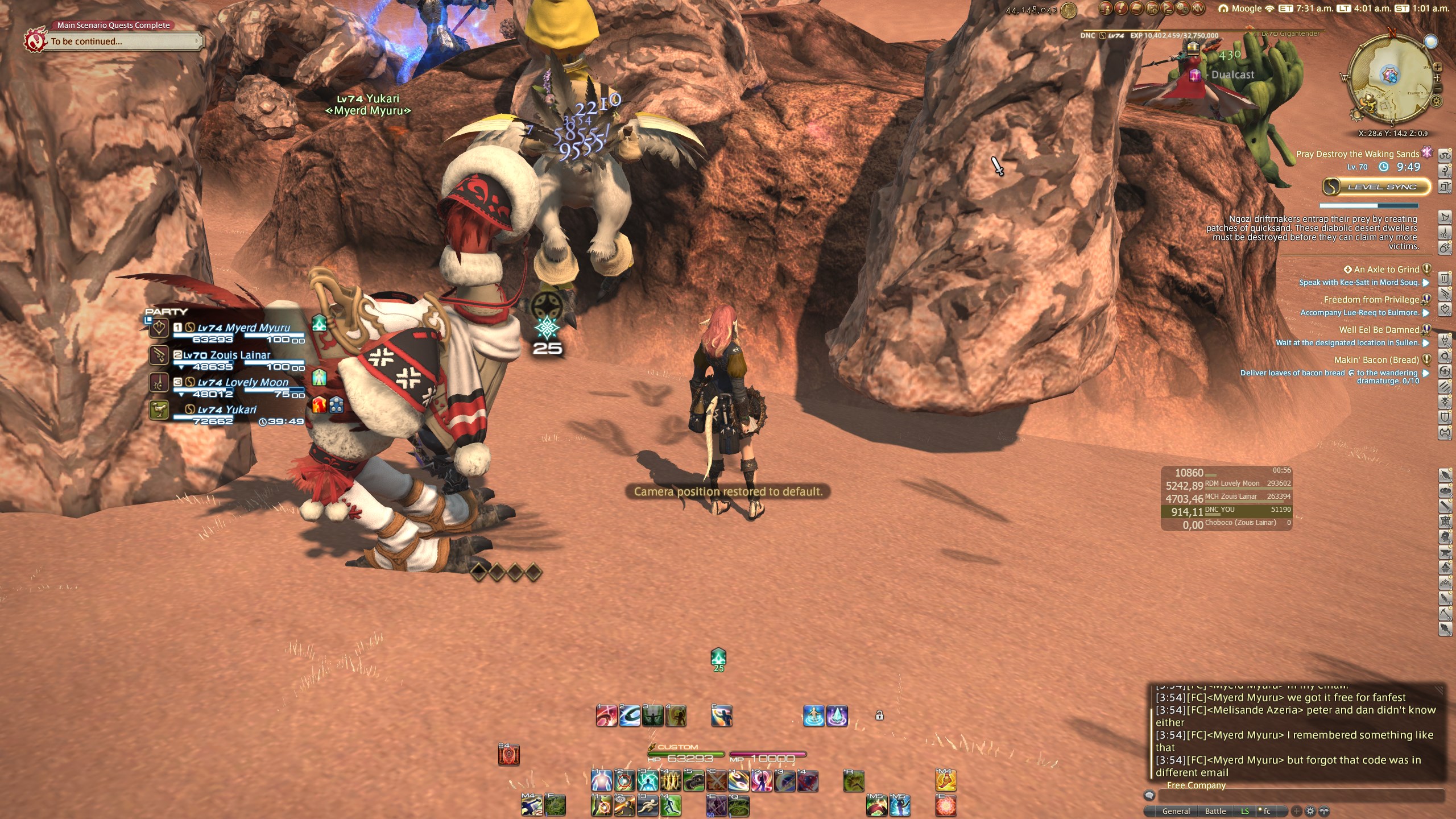
Task: Use the Sprint action with the running figure
Action: click(647, 806)
